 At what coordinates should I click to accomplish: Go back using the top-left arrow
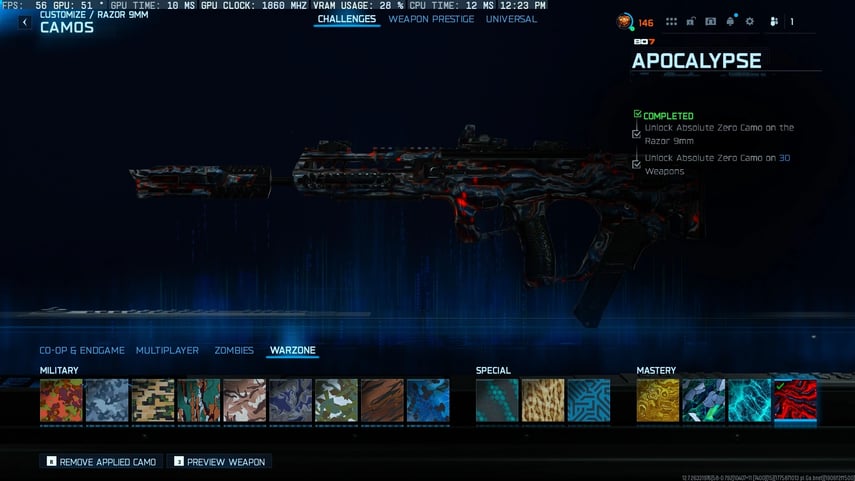(x=24, y=23)
